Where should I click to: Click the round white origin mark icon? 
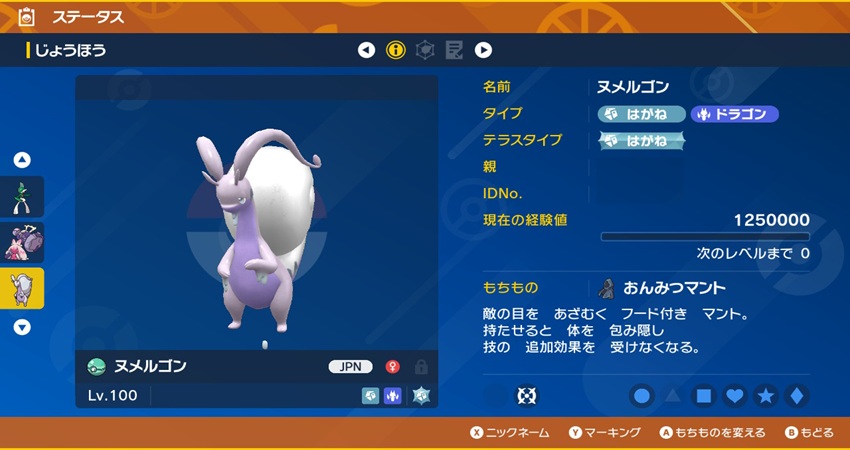pyautogui.click(x=526, y=396)
